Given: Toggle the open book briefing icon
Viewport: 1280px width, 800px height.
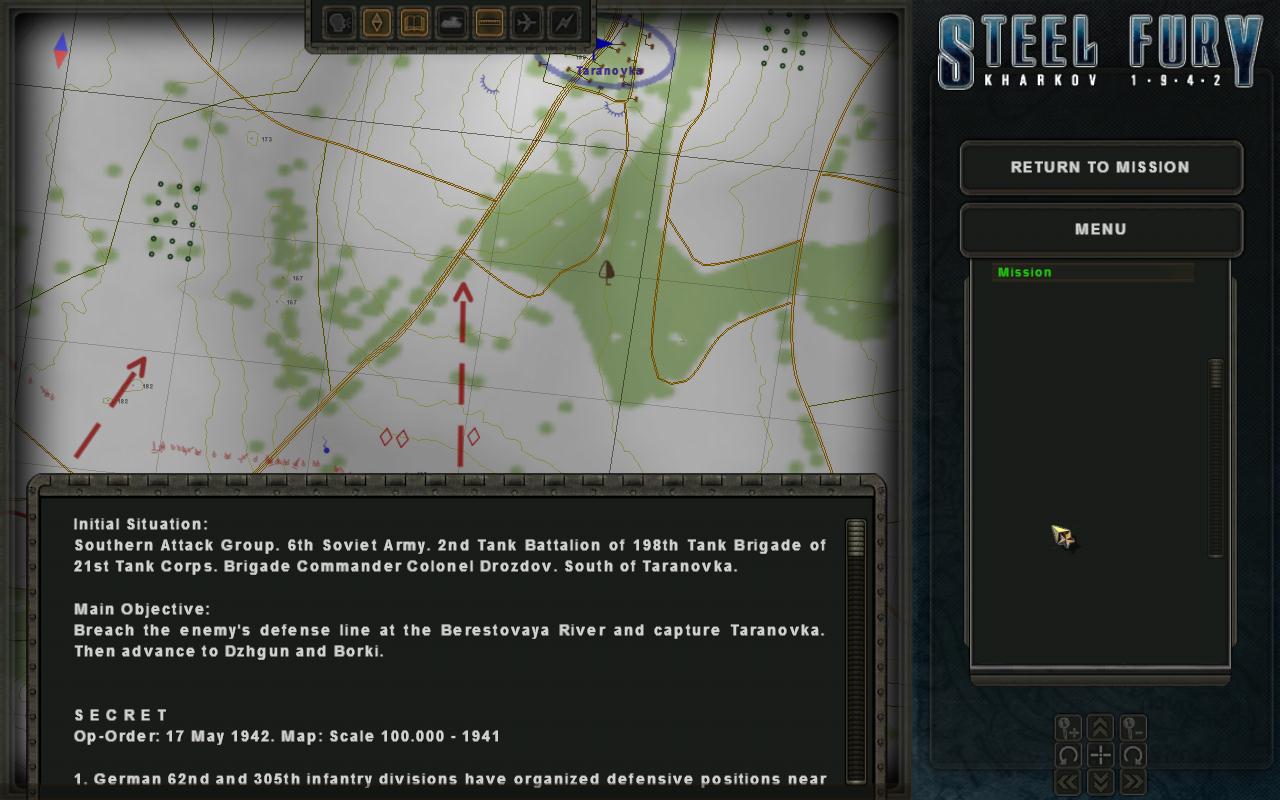Looking at the screenshot, I should pyautogui.click(x=414, y=22).
